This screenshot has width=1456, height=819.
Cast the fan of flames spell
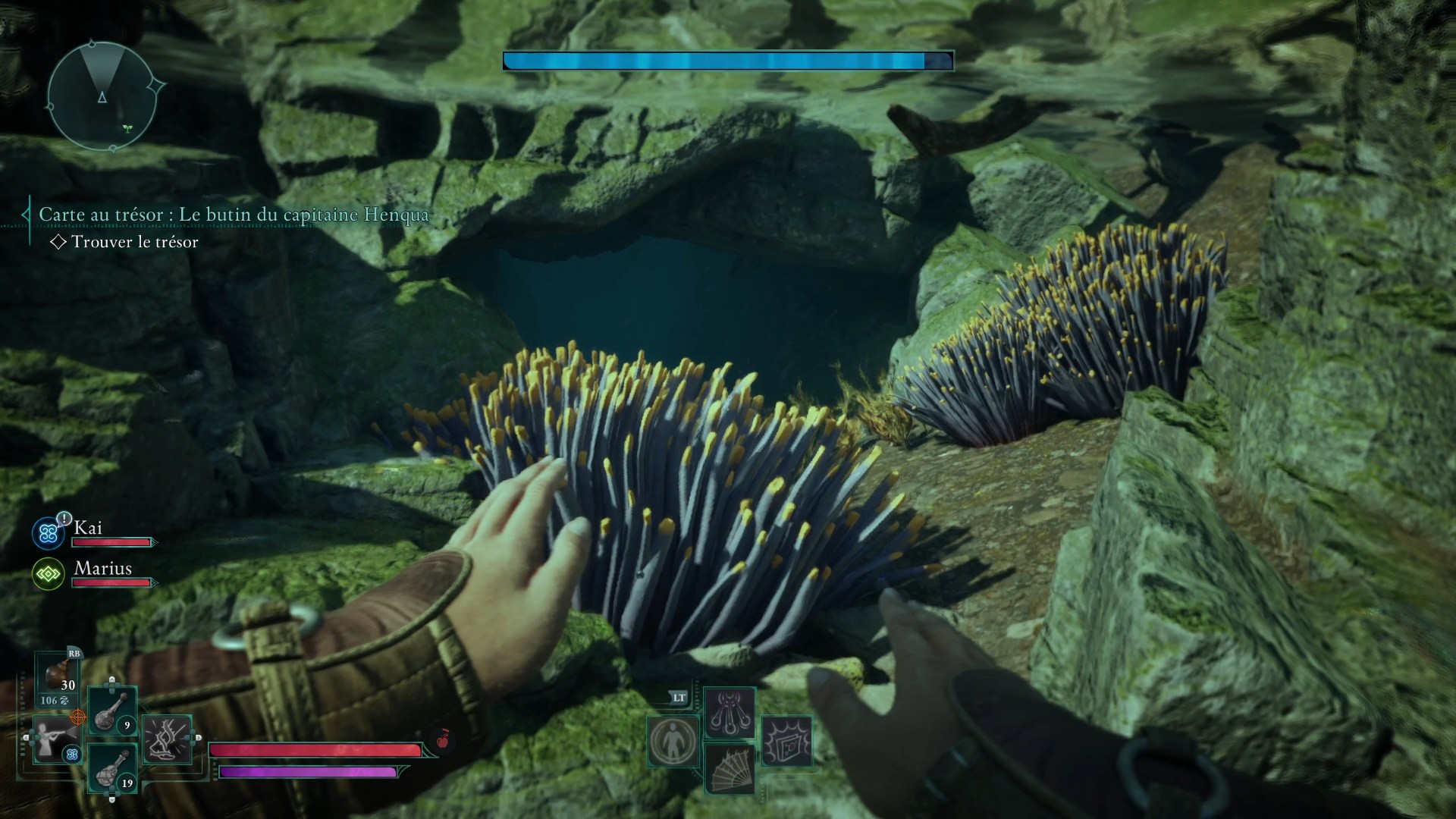(x=729, y=768)
